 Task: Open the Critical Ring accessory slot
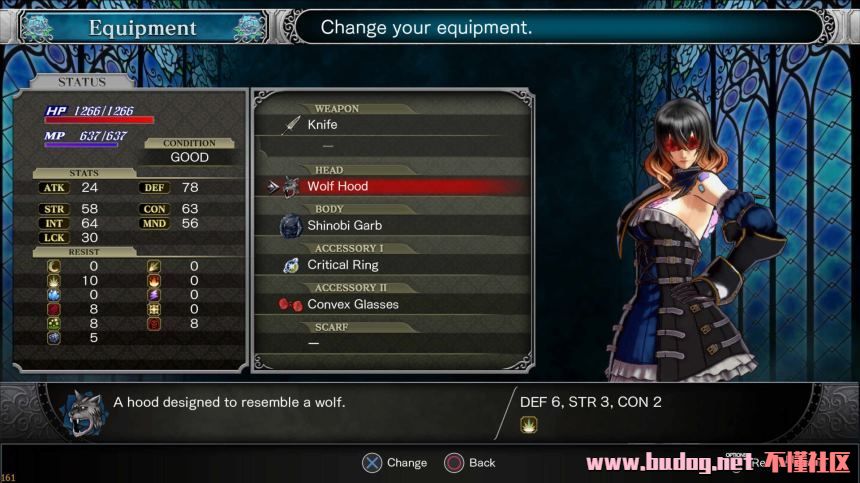point(343,265)
